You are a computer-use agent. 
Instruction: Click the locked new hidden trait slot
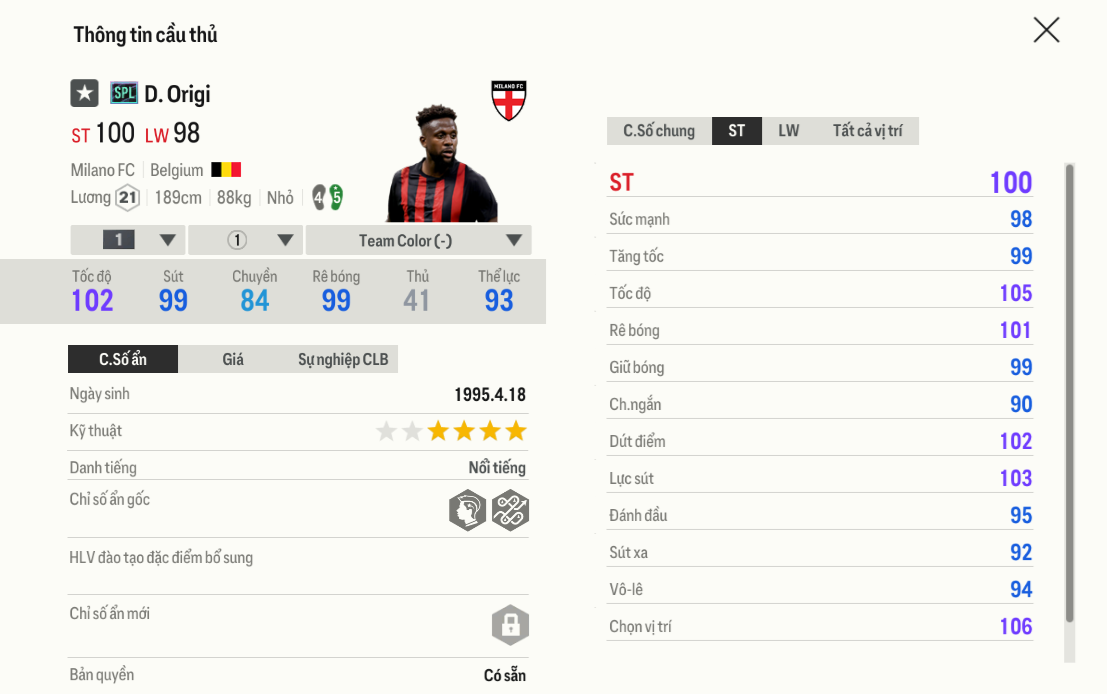510,626
